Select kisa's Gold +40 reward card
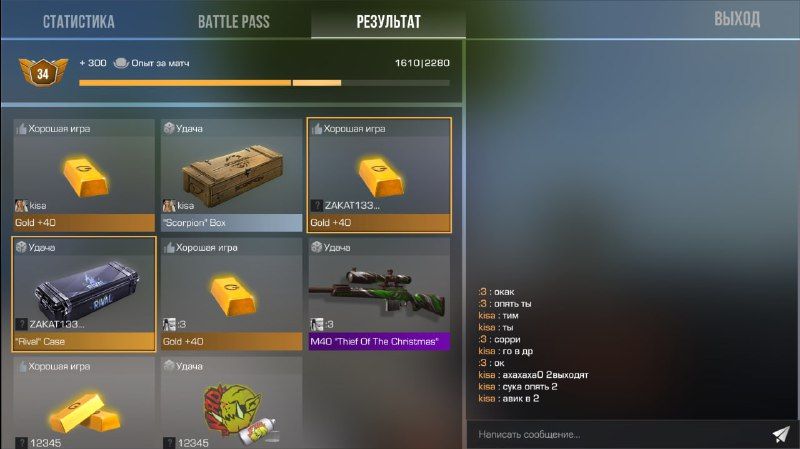 coord(84,175)
